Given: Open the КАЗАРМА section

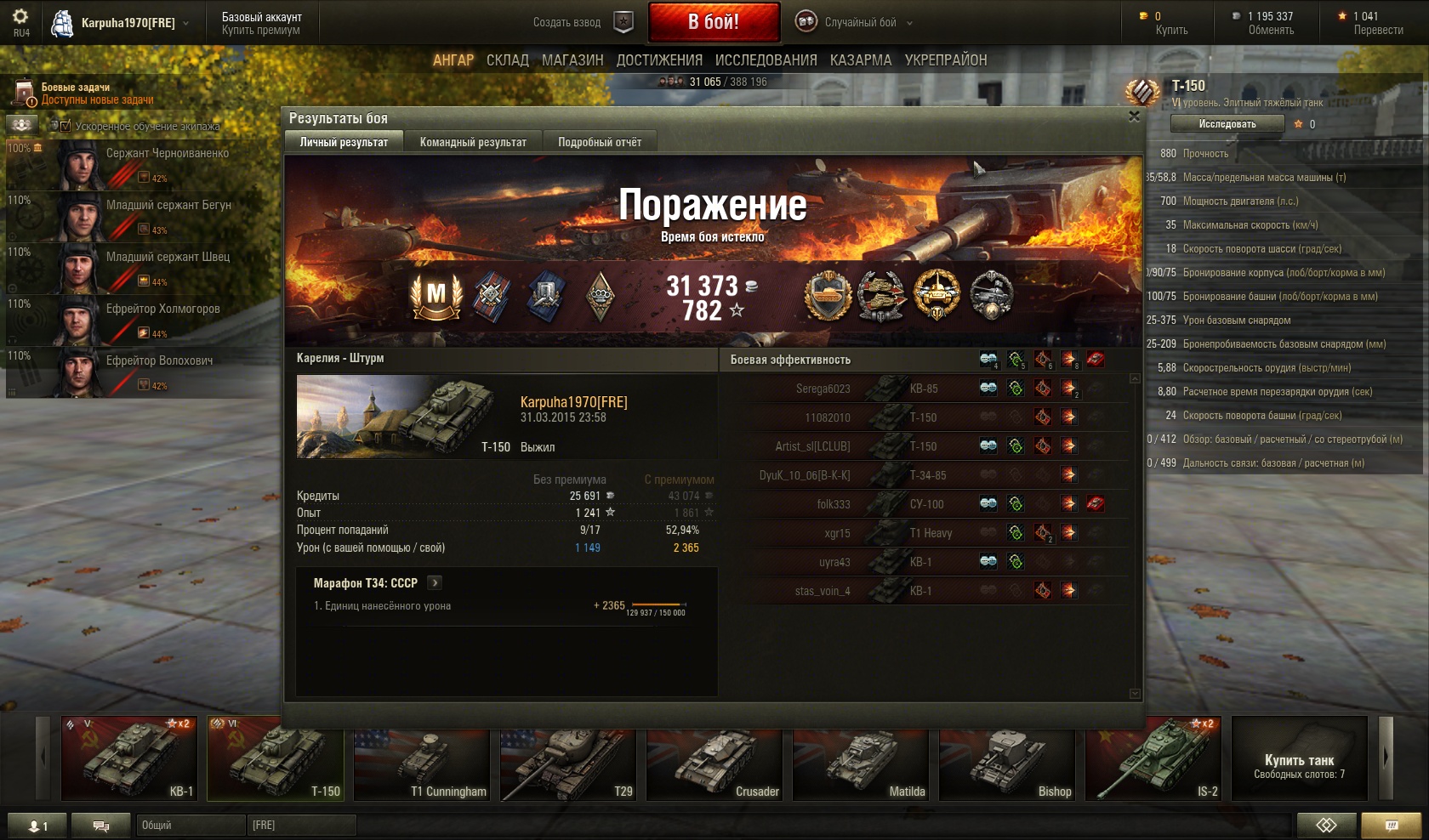Looking at the screenshot, I should [x=861, y=60].
